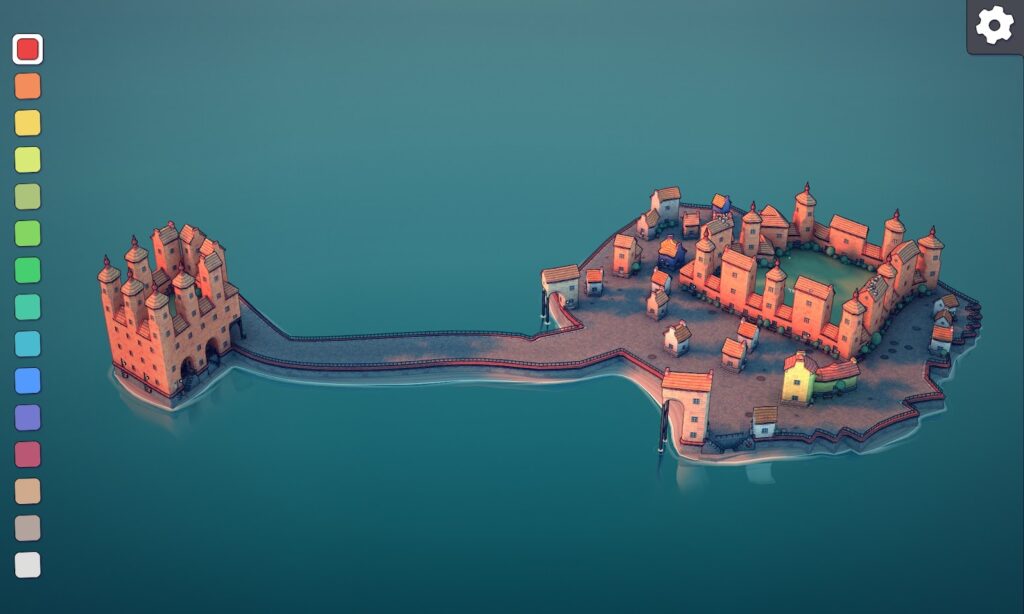Choose the orange color swatch
The image size is (1024, 614).
click(28, 86)
